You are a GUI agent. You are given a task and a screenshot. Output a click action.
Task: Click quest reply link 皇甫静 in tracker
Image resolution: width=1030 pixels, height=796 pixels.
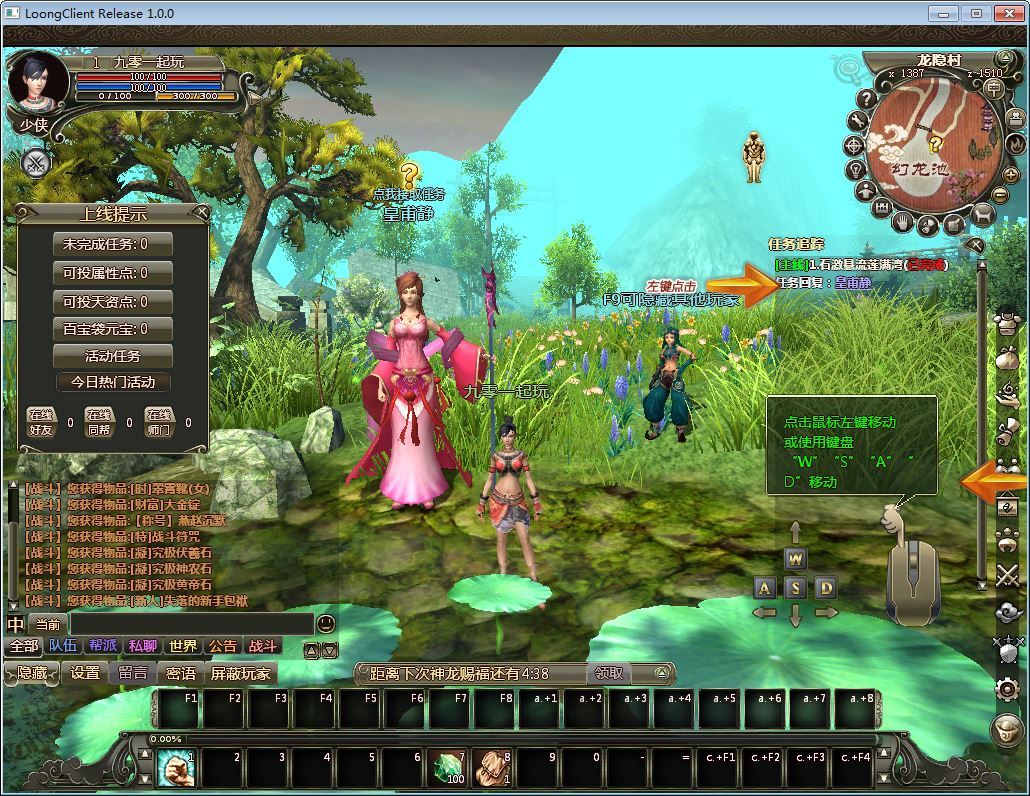point(853,283)
